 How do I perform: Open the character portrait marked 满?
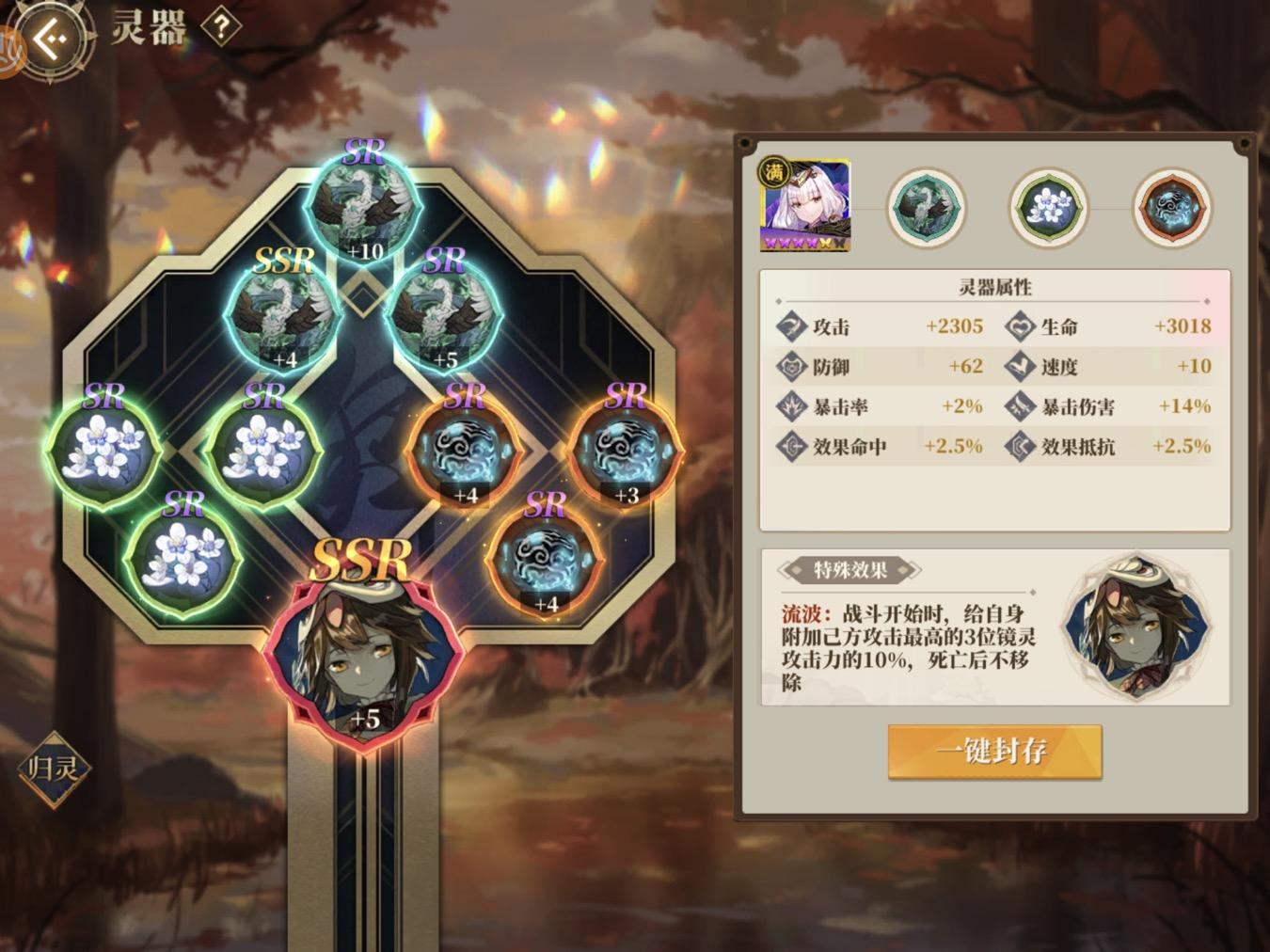805,204
